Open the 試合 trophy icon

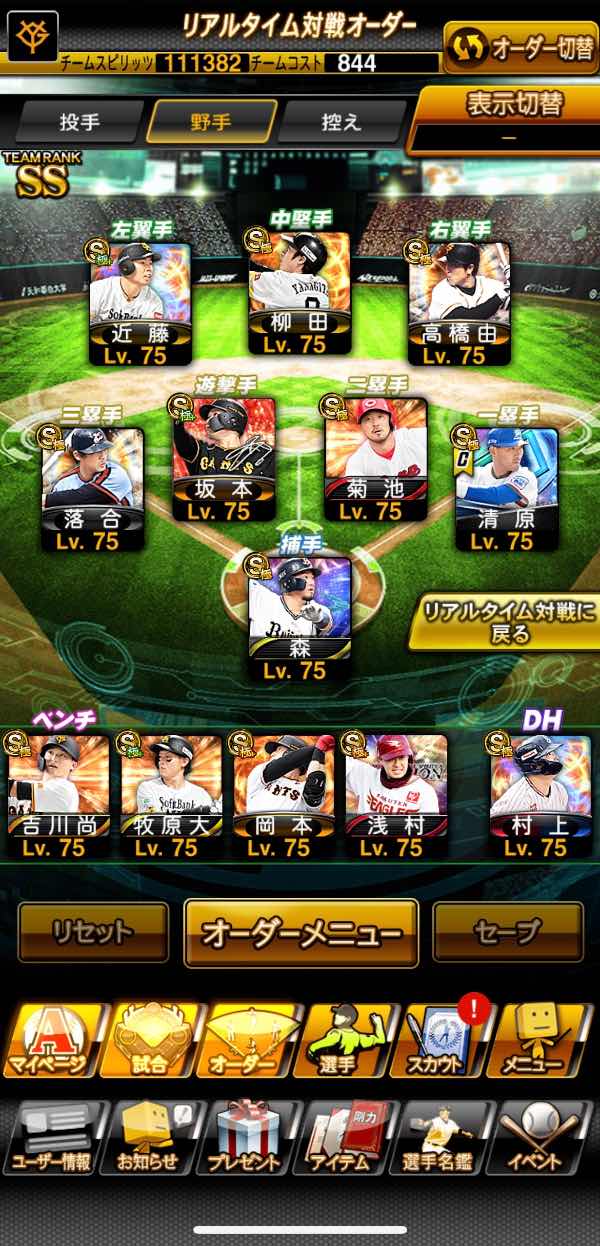coord(150,1042)
